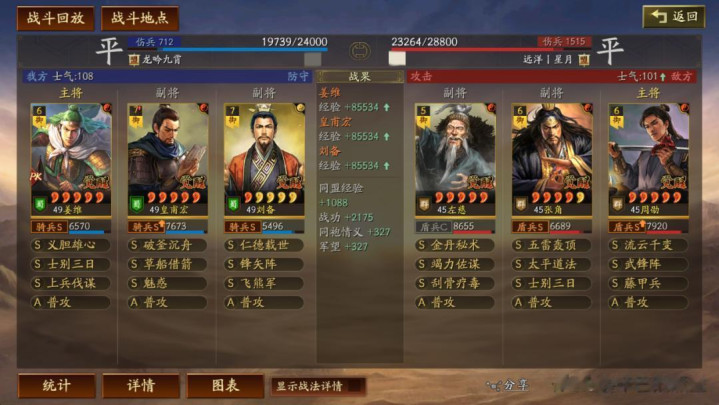View the 义胆雄心 skill entry

pos(71,245)
